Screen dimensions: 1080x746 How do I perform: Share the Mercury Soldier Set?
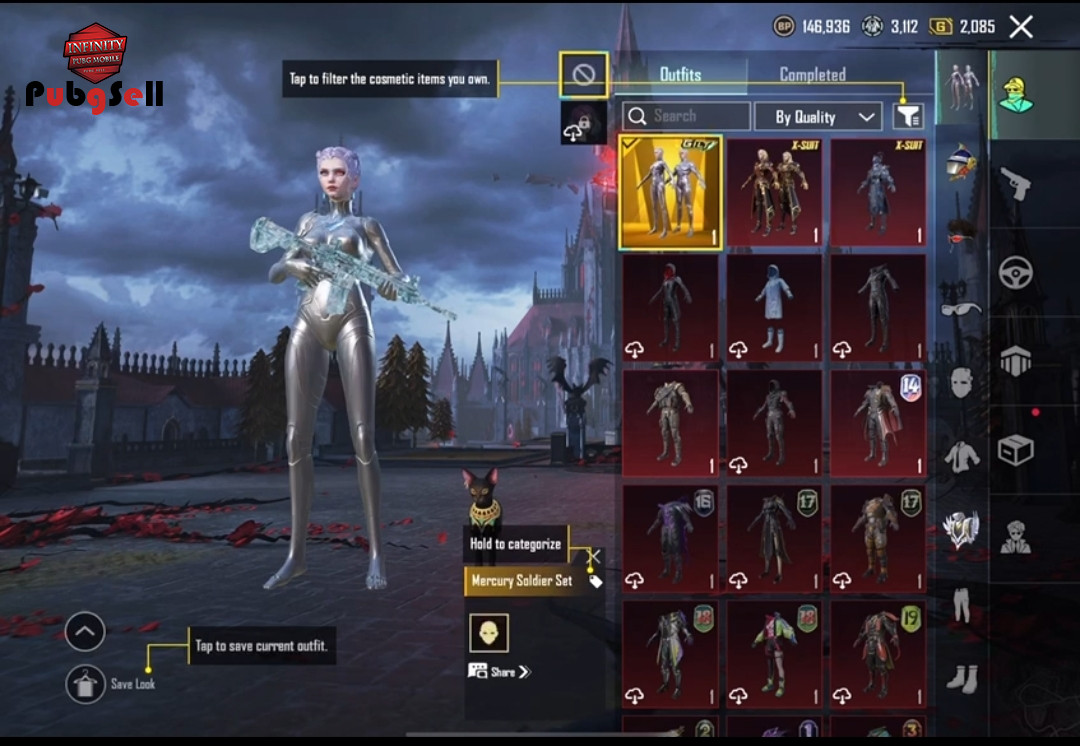[500, 672]
